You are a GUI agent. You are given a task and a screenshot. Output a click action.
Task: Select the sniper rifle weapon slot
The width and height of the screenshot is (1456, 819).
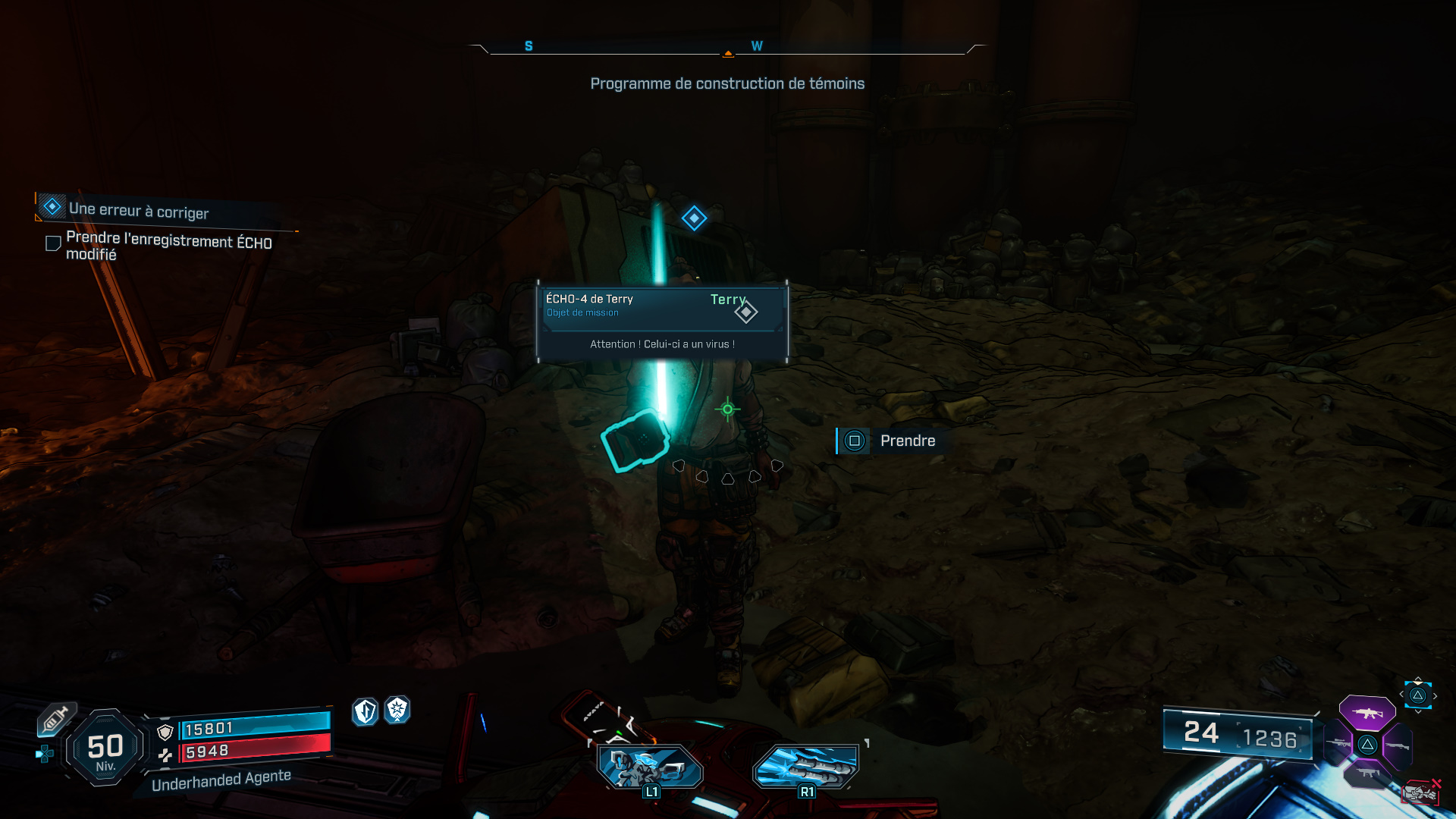click(x=1338, y=743)
